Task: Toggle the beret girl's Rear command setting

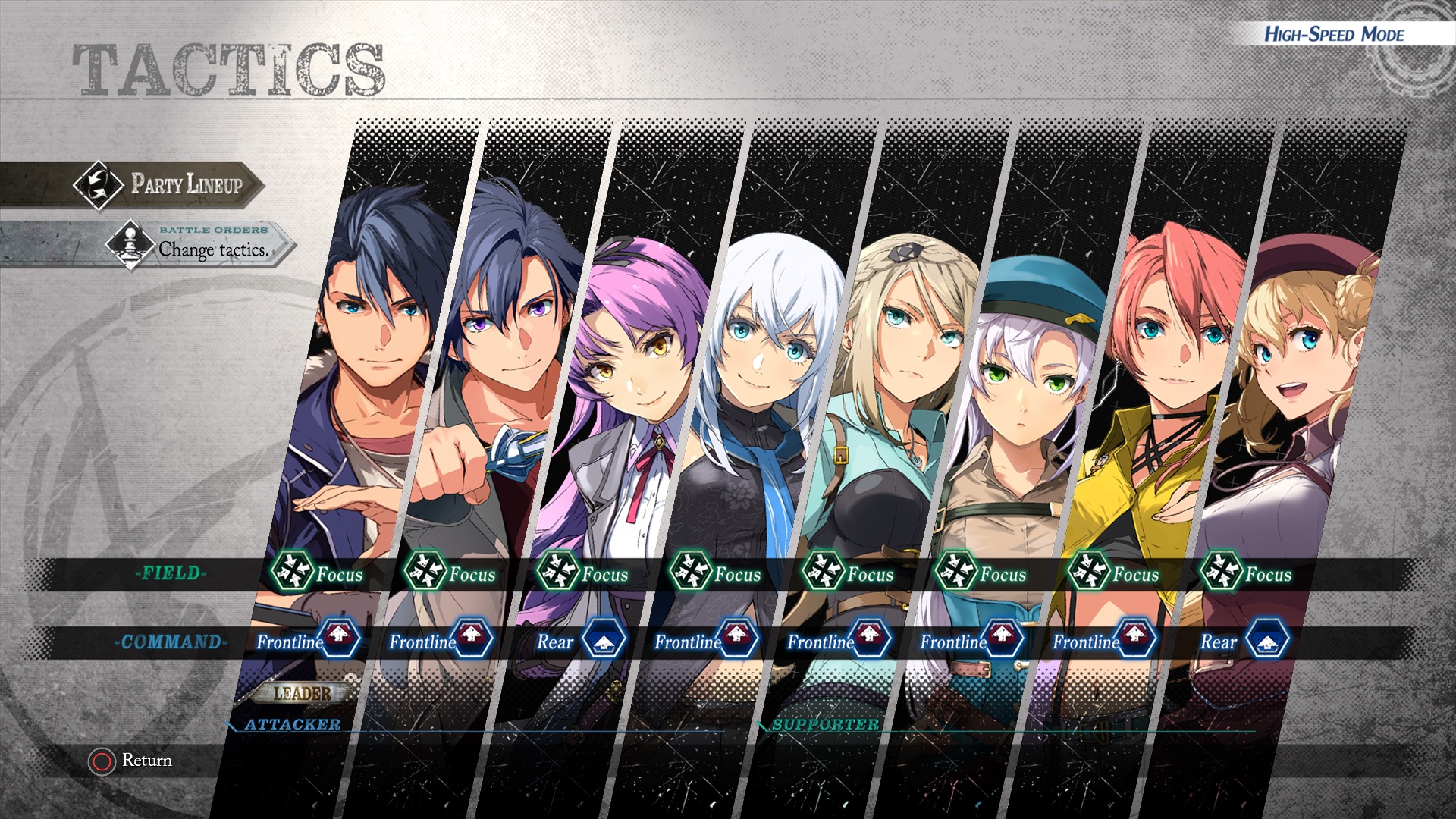Action: point(1244,642)
